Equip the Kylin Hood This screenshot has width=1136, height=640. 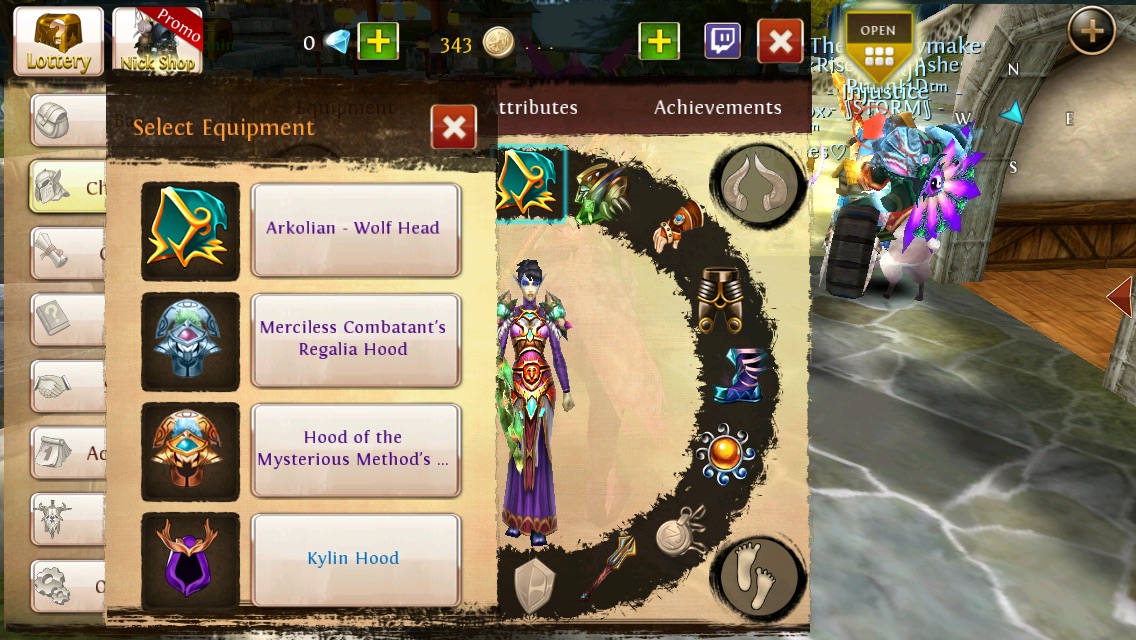point(355,559)
